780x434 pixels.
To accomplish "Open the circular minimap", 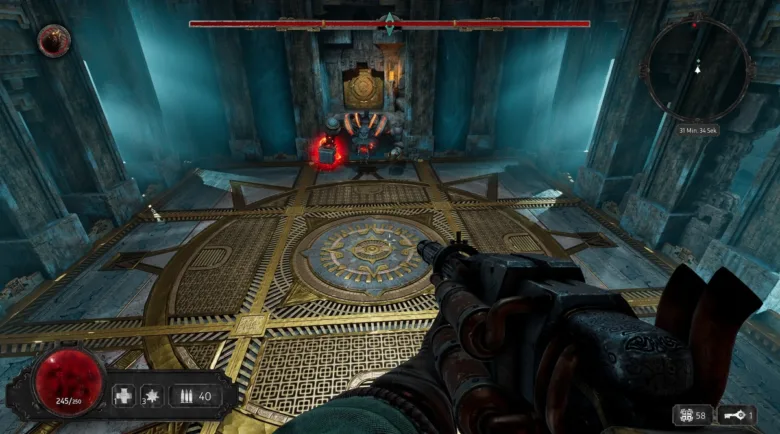I will point(698,69).
